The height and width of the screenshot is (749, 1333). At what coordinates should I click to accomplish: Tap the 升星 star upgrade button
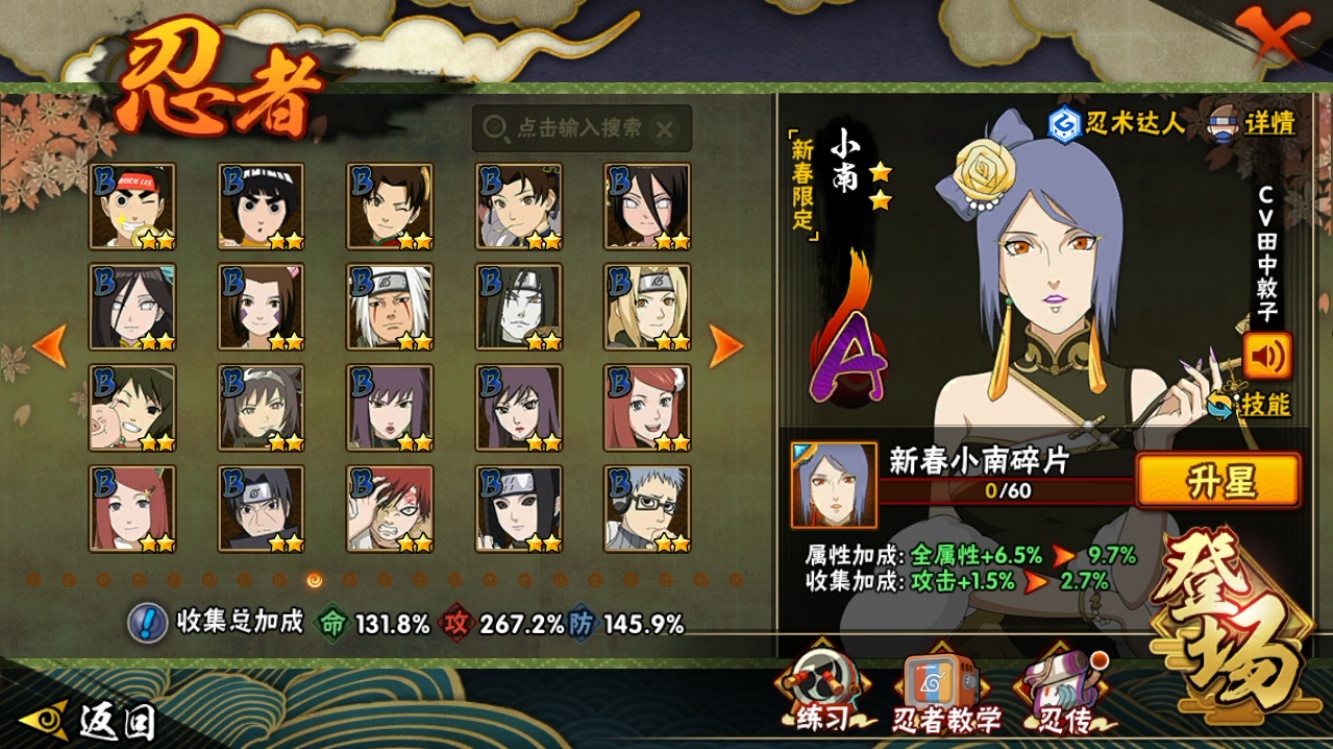(x=1219, y=481)
